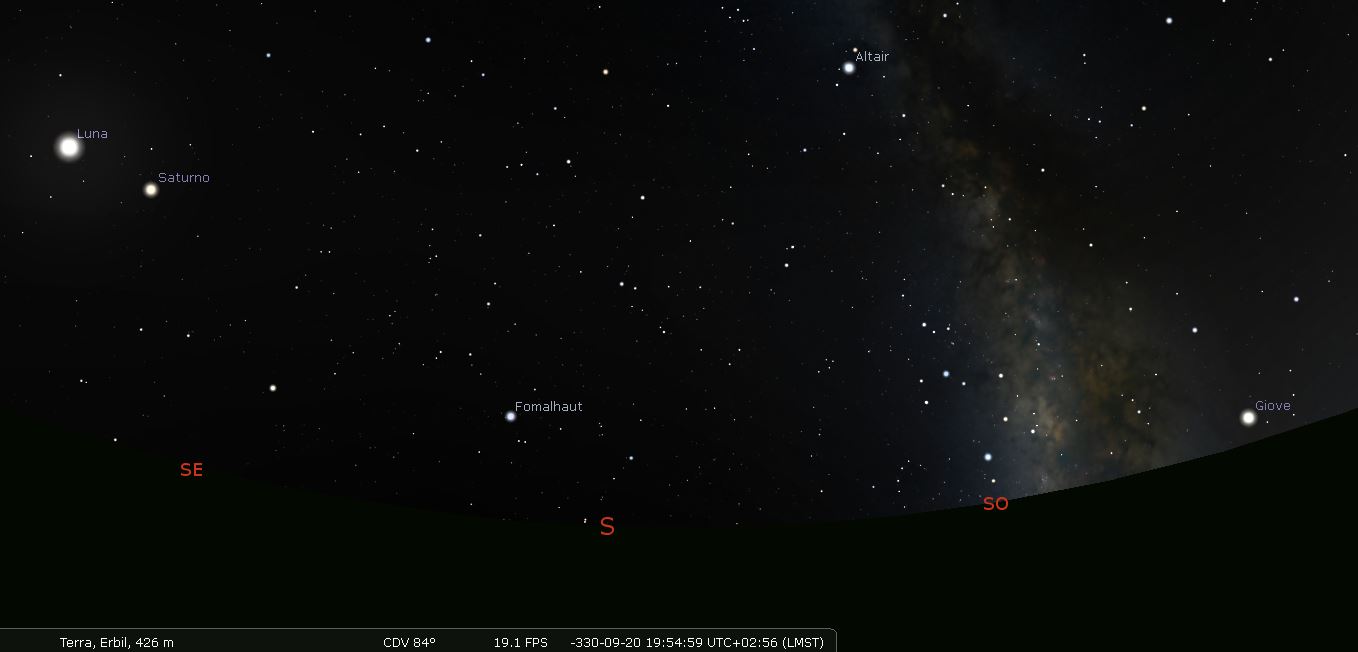Pick the planet Giove
The image size is (1358, 652).
coord(1248,418)
